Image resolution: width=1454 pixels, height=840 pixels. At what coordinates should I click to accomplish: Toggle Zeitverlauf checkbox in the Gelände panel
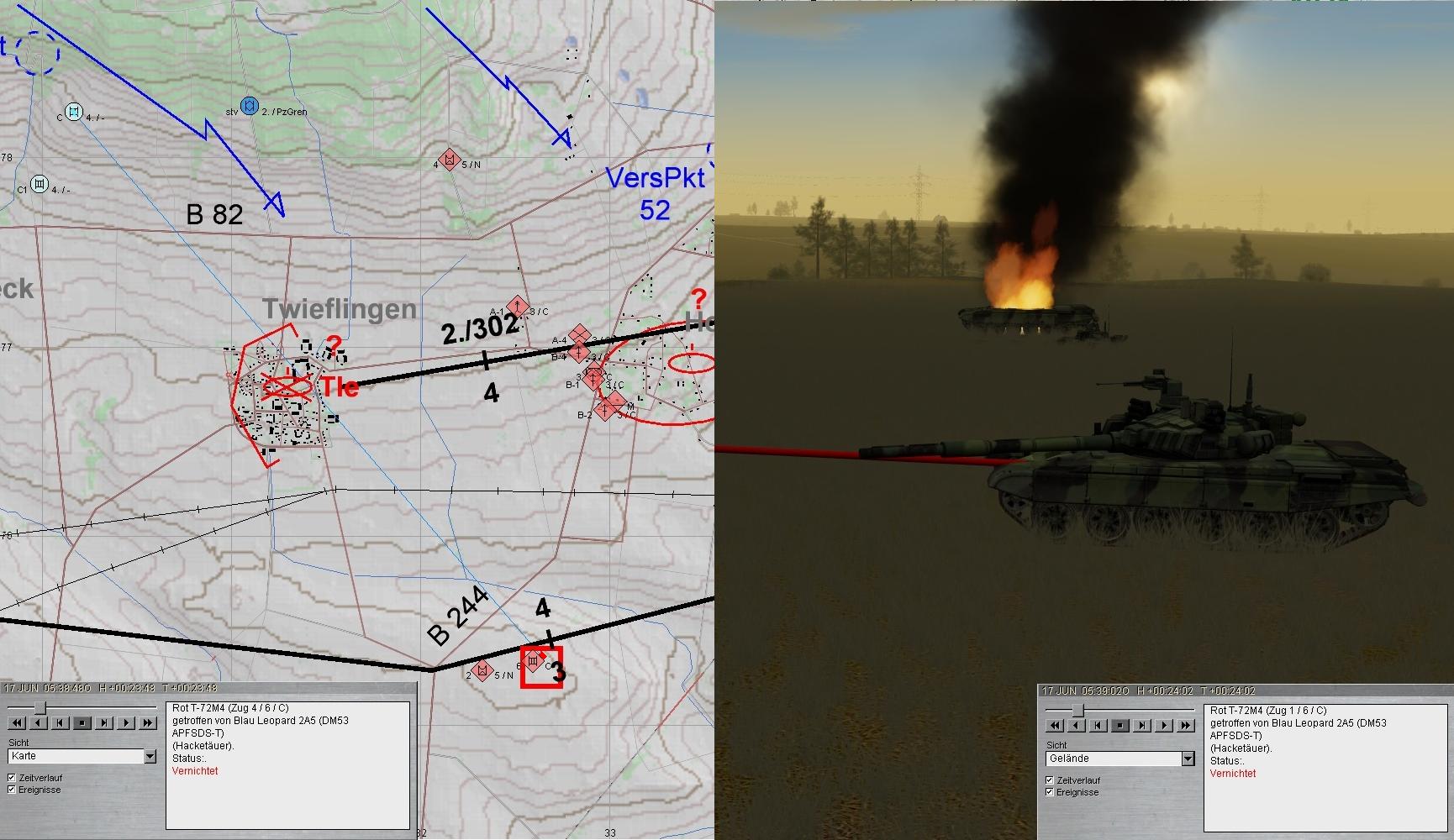pos(1050,780)
